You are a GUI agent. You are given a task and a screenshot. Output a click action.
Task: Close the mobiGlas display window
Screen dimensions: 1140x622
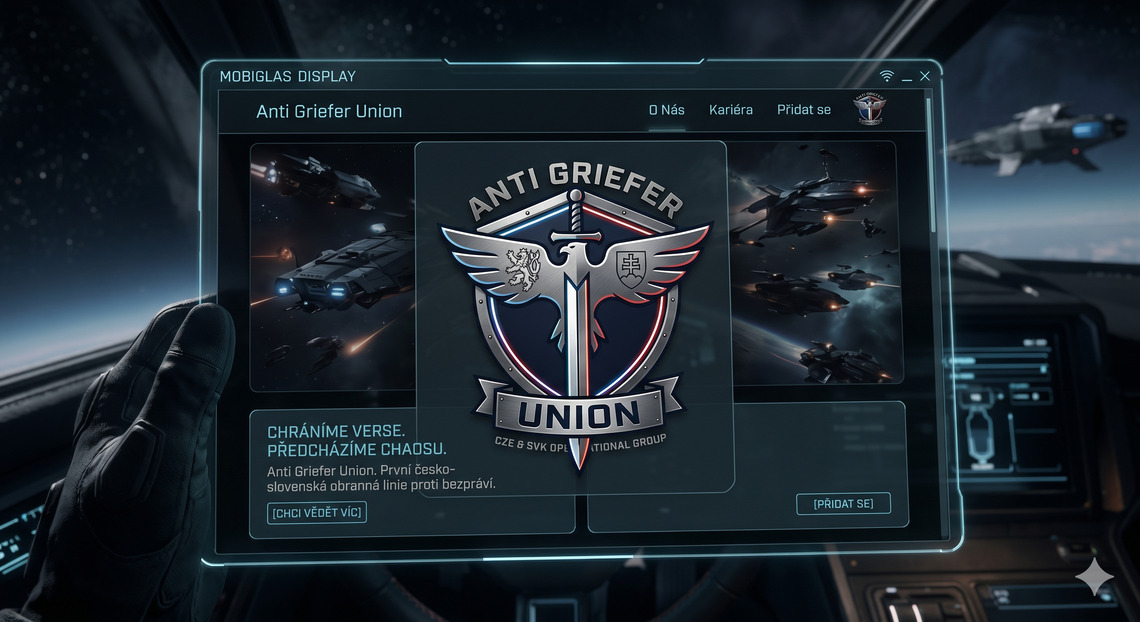pyautogui.click(x=925, y=77)
